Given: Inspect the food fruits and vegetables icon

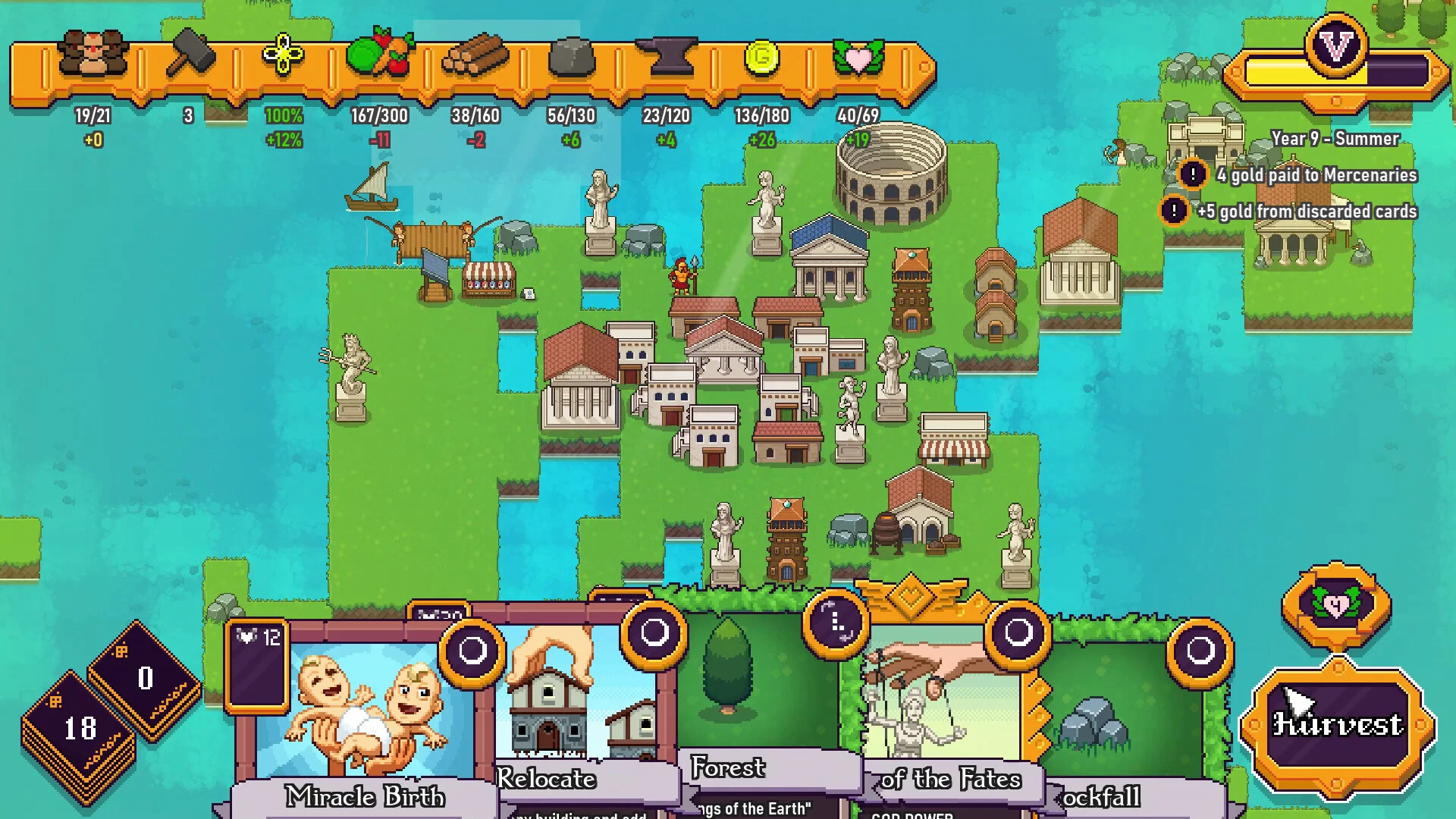Looking at the screenshot, I should point(379,55).
